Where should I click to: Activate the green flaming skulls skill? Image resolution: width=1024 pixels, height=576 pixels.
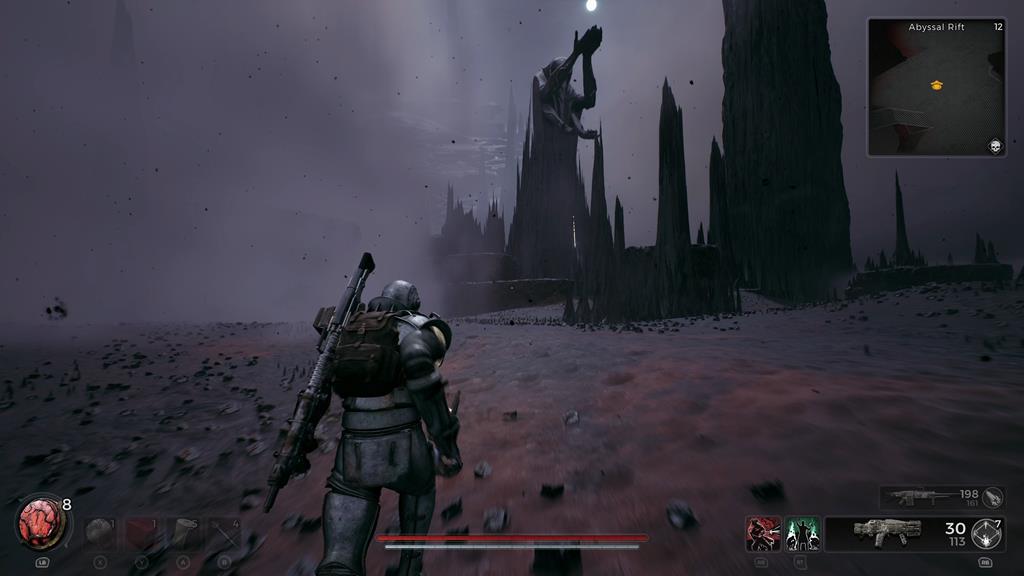(x=803, y=534)
